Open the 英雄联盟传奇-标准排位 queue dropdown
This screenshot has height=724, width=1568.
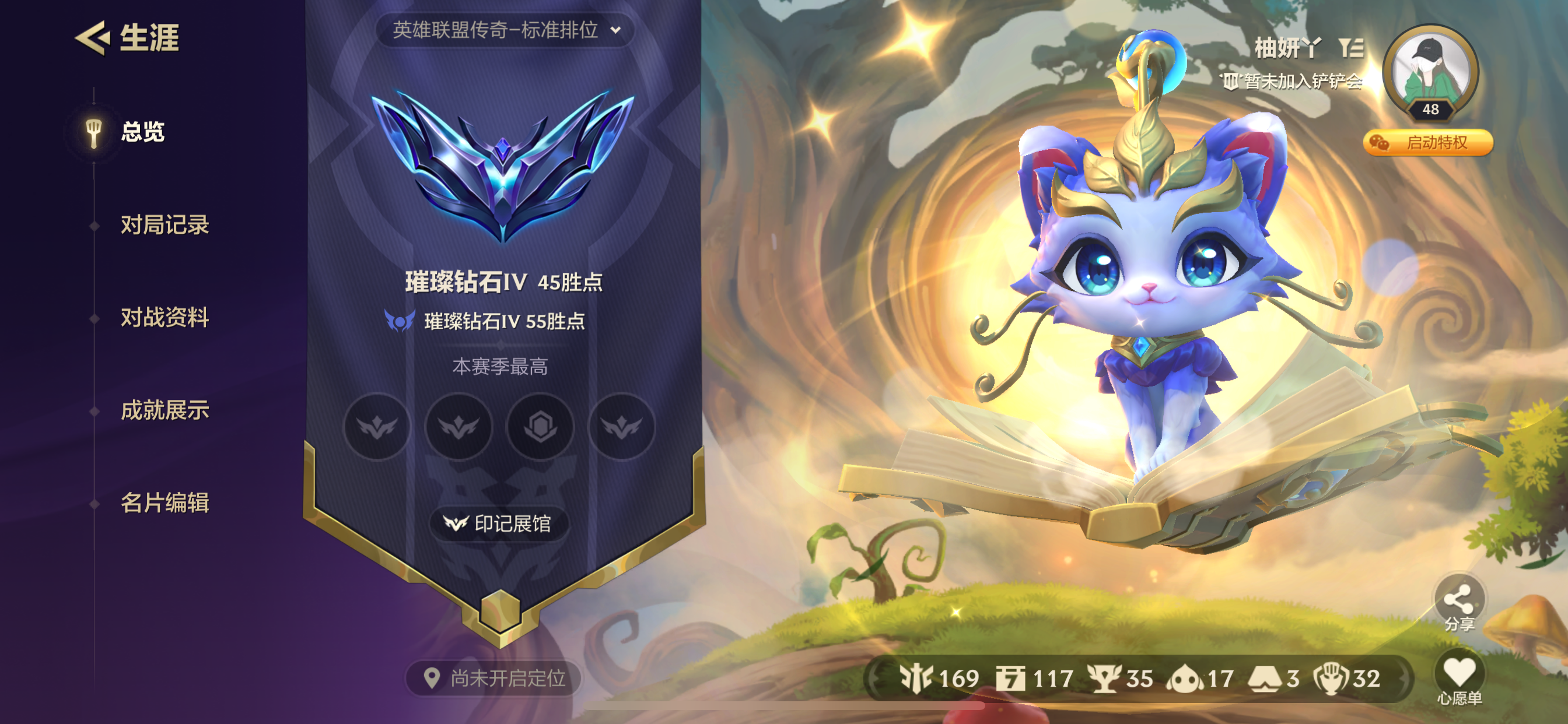pyautogui.click(x=496, y=29)
